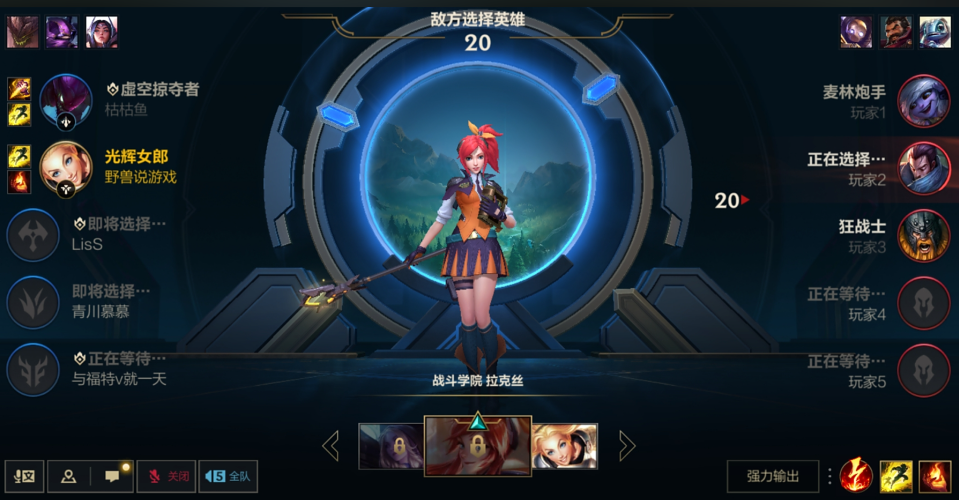
Task: Choose the locked red-haired Battle Academia skin thumbnail
Action: click(478, 445)
